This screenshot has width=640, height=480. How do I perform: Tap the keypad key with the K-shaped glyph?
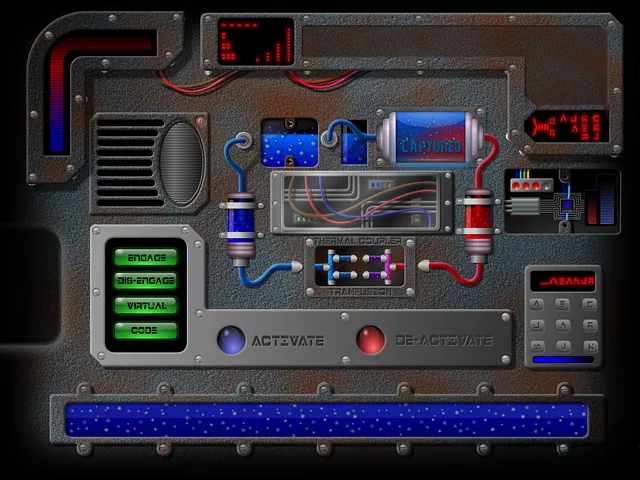pyautogui.click(x=590, y=346)
